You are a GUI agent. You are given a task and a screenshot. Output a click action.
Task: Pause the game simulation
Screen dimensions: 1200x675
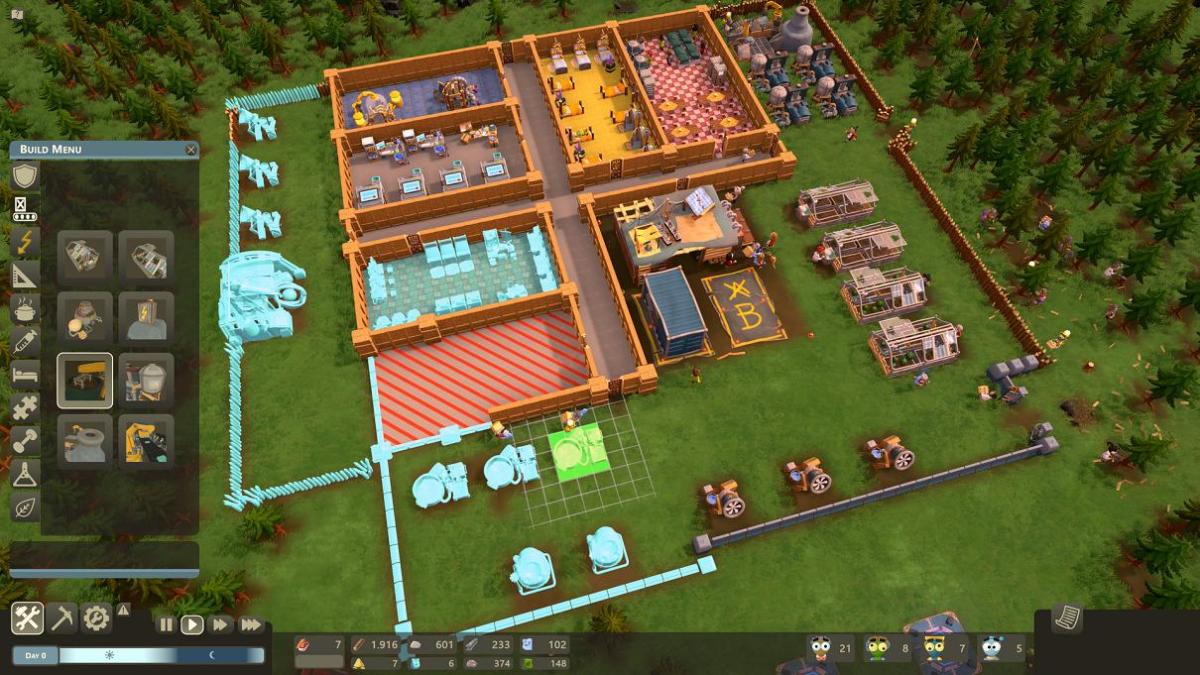[x=166, y=624]
